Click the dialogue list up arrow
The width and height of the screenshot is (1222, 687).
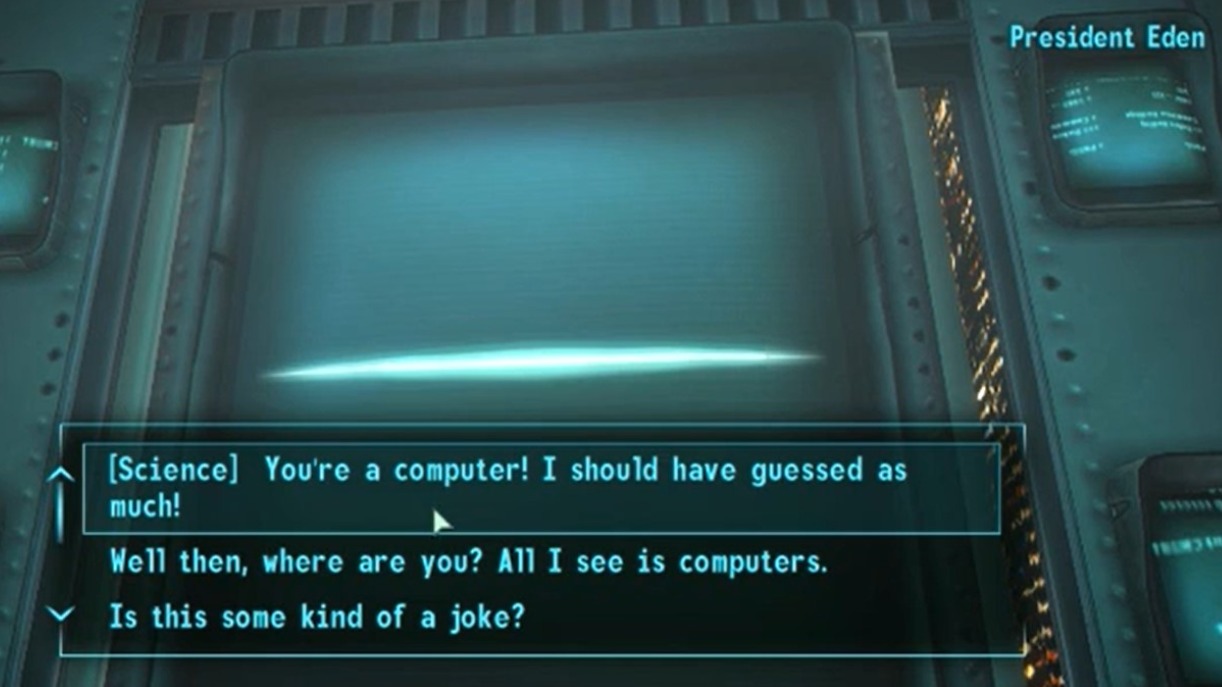61,474
